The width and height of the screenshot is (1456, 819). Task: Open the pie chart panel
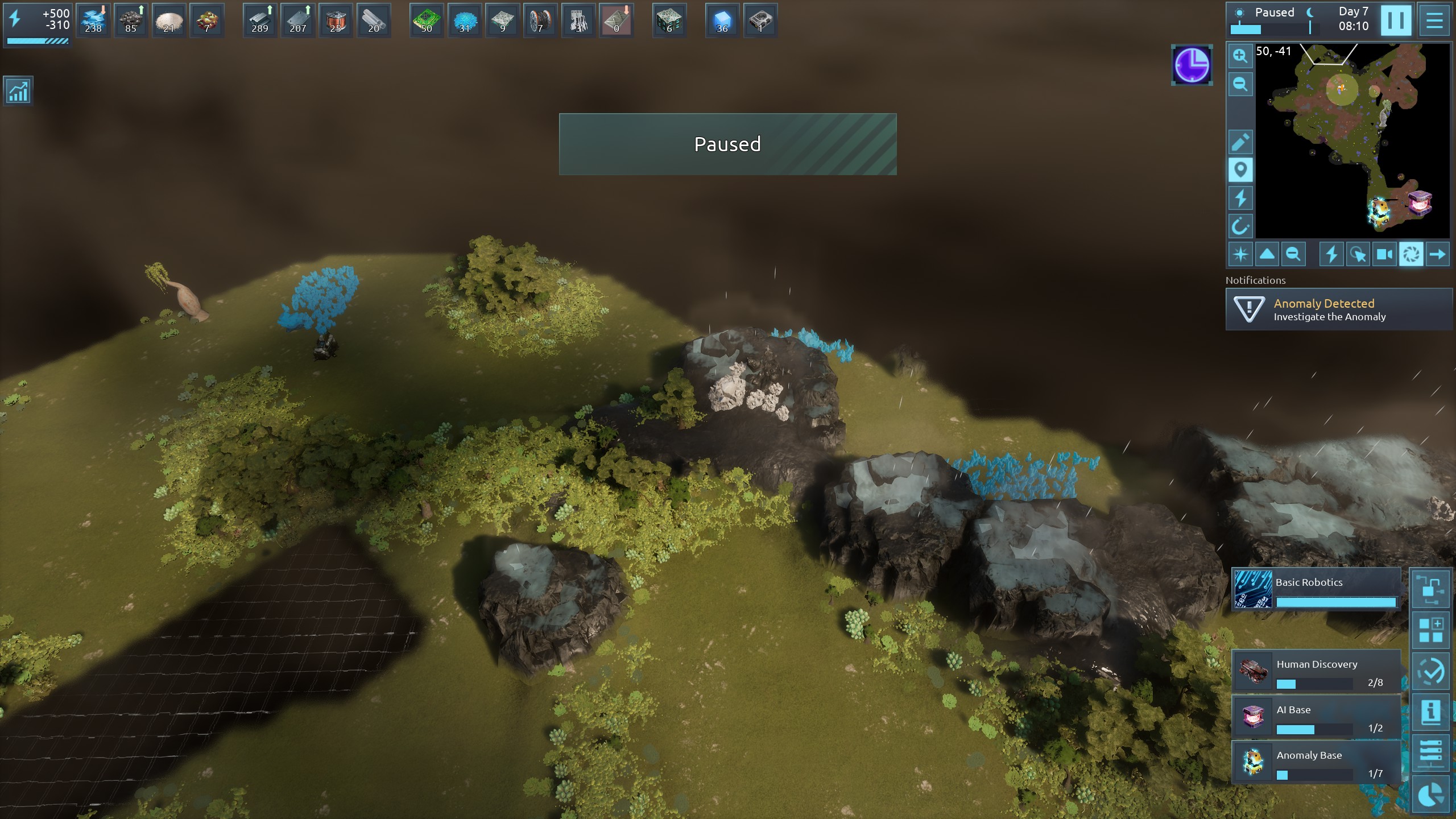coord(1430,795)
